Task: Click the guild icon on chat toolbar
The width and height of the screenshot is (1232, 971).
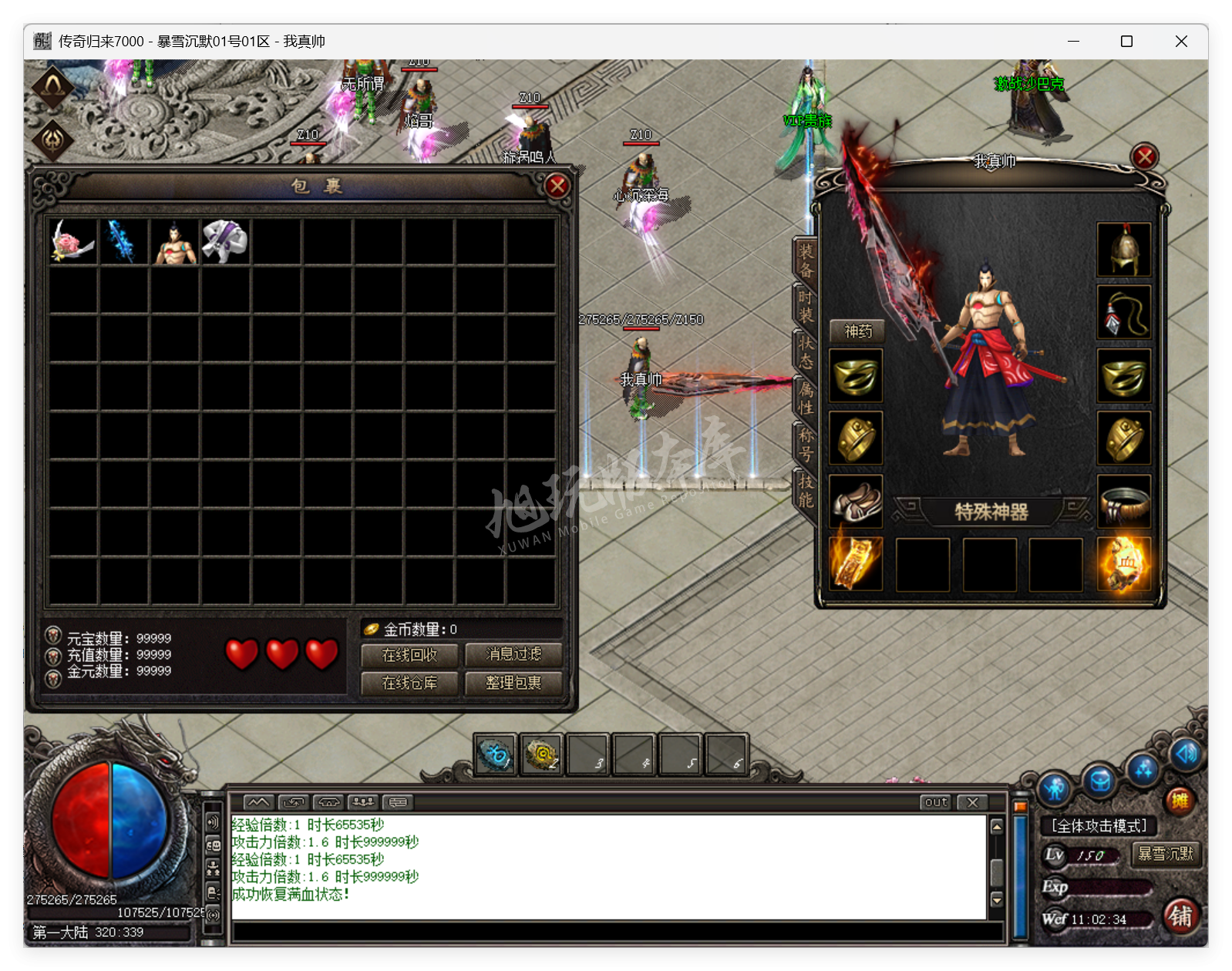Action: [x=363, y=801]
